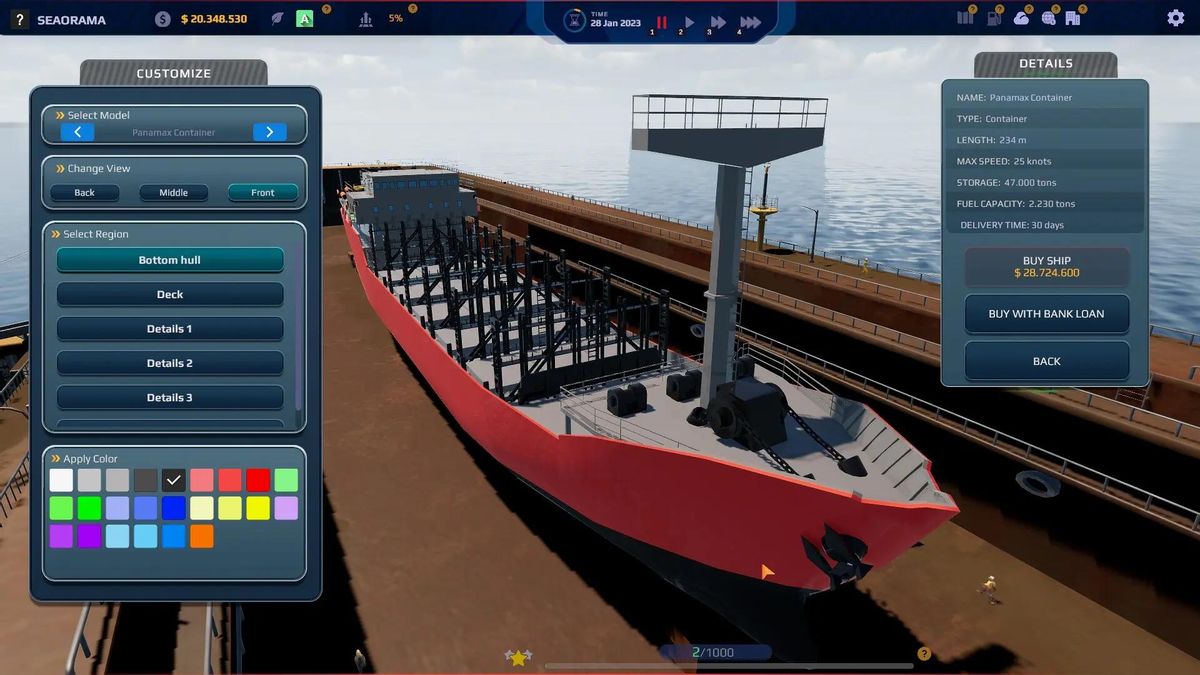Select the next ship model arrow

269,132
